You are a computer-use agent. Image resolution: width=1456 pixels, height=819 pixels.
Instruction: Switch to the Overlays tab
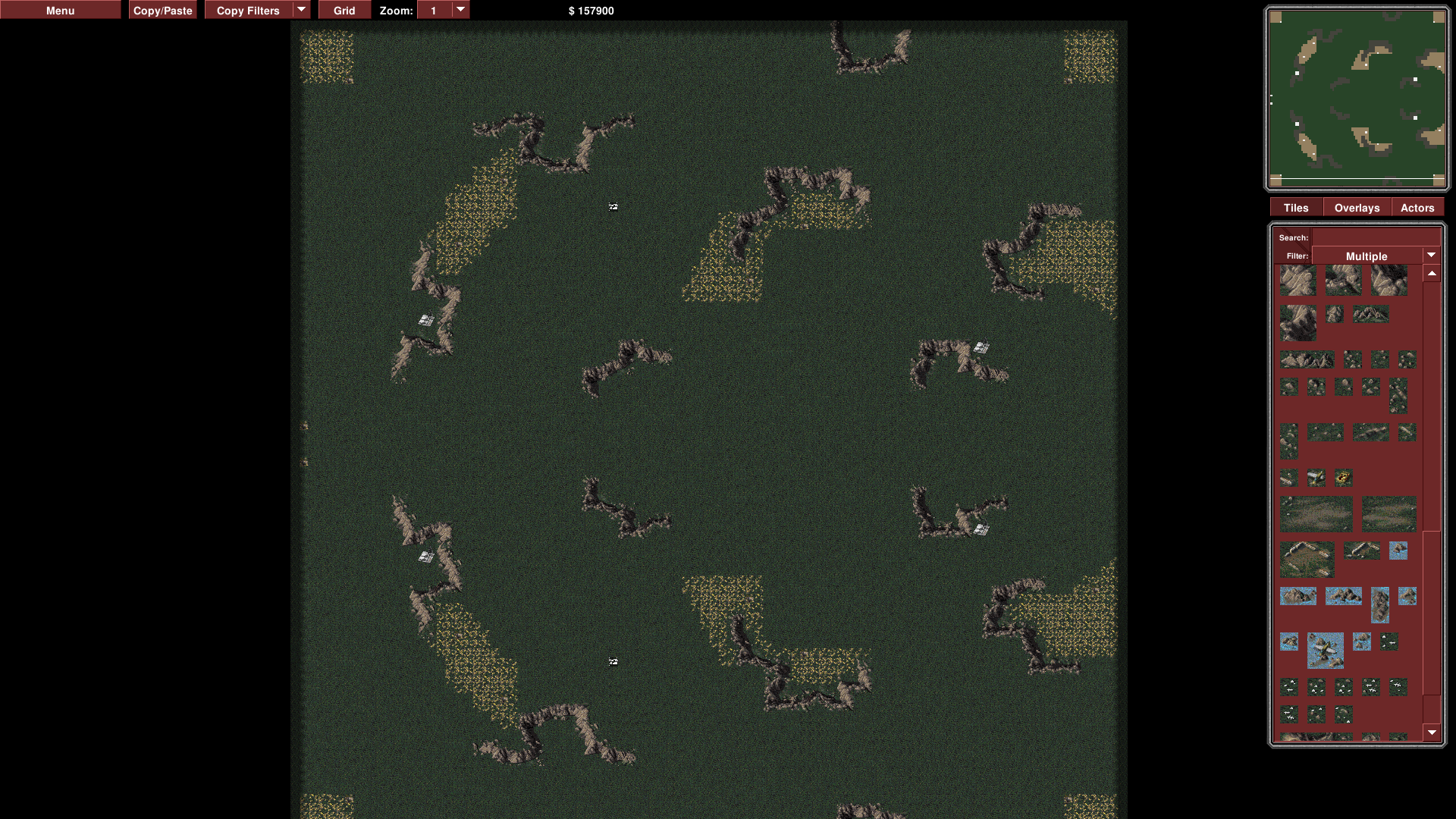click(1357, 208)
